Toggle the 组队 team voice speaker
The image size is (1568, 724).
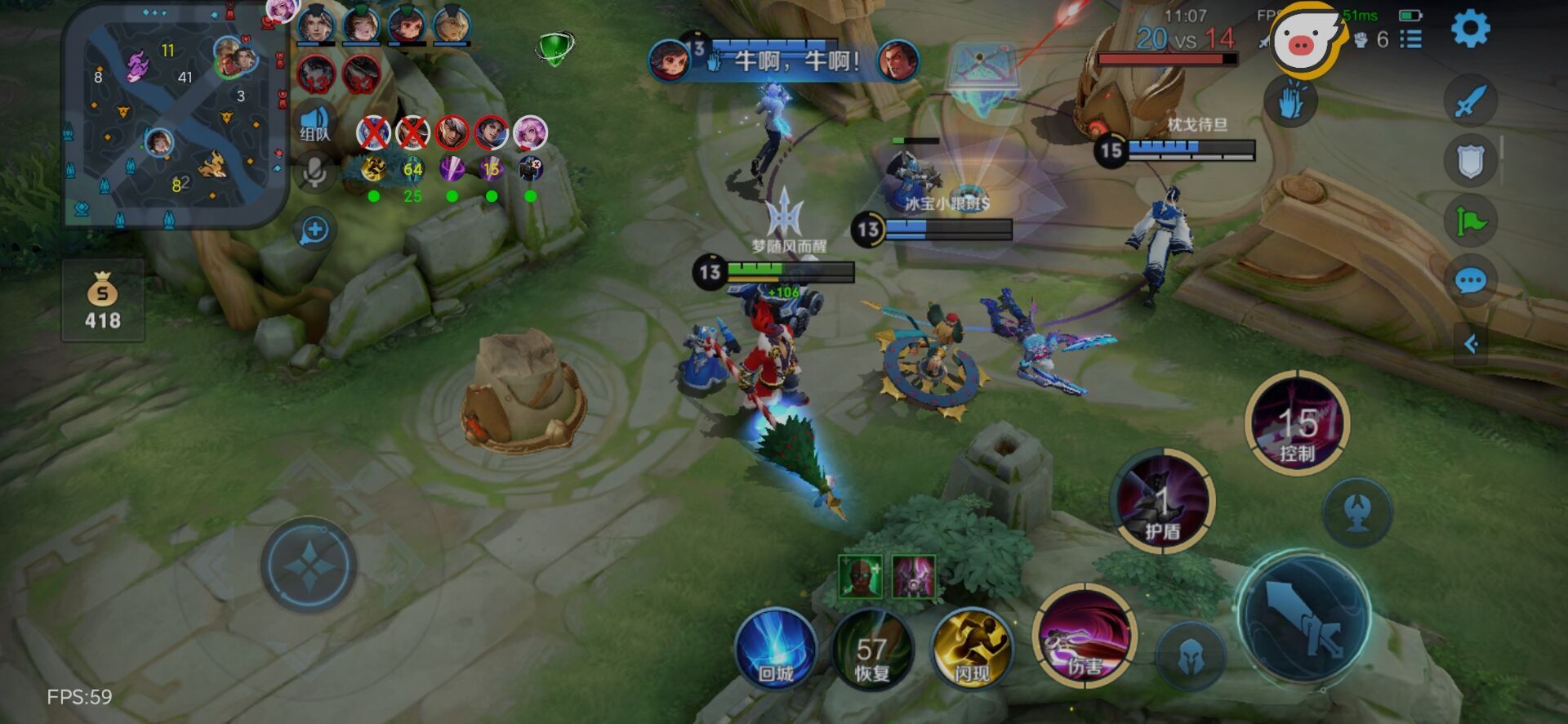pyautogui.click(x=314, y=123)
